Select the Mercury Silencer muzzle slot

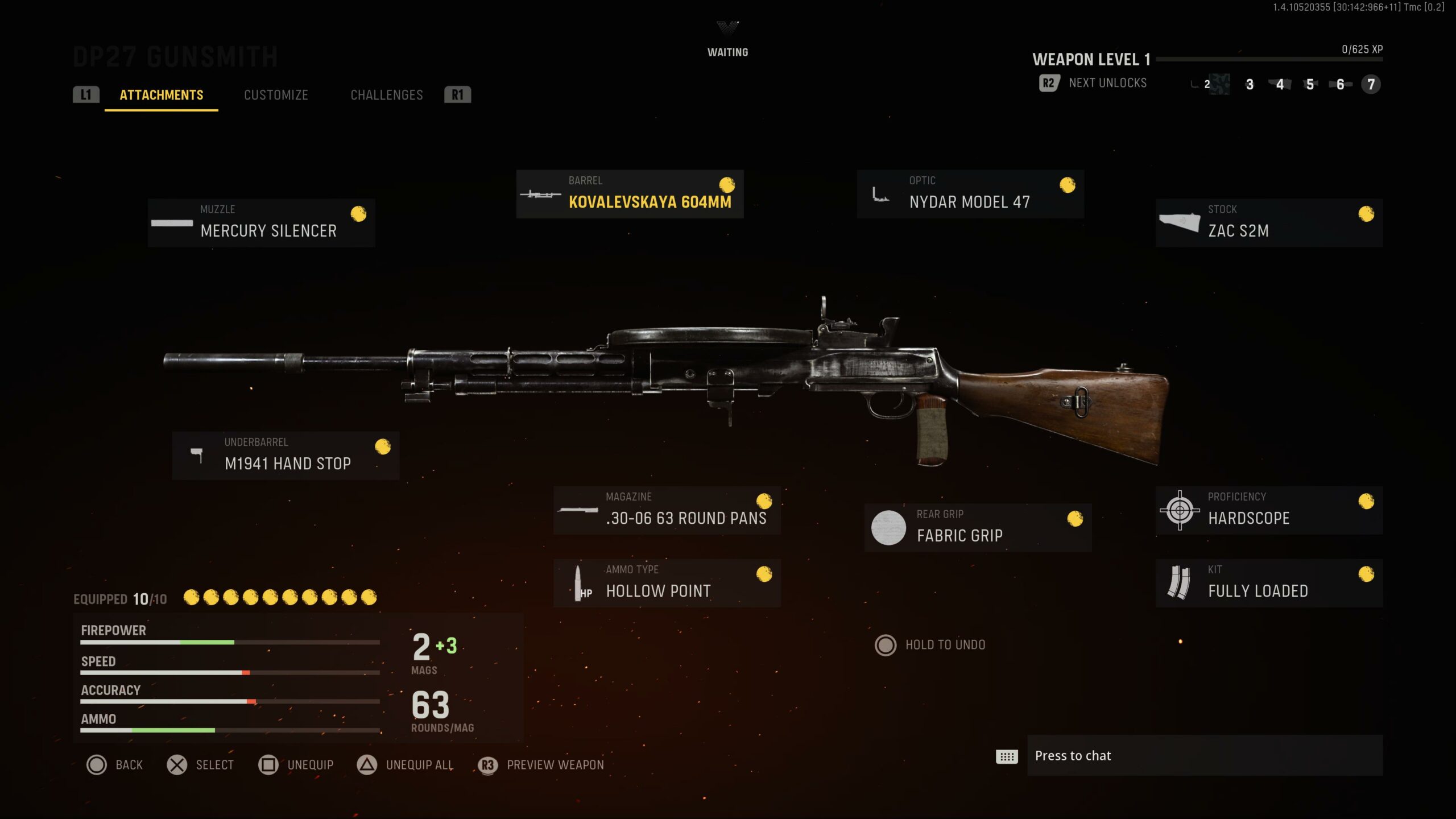(261, 223)
